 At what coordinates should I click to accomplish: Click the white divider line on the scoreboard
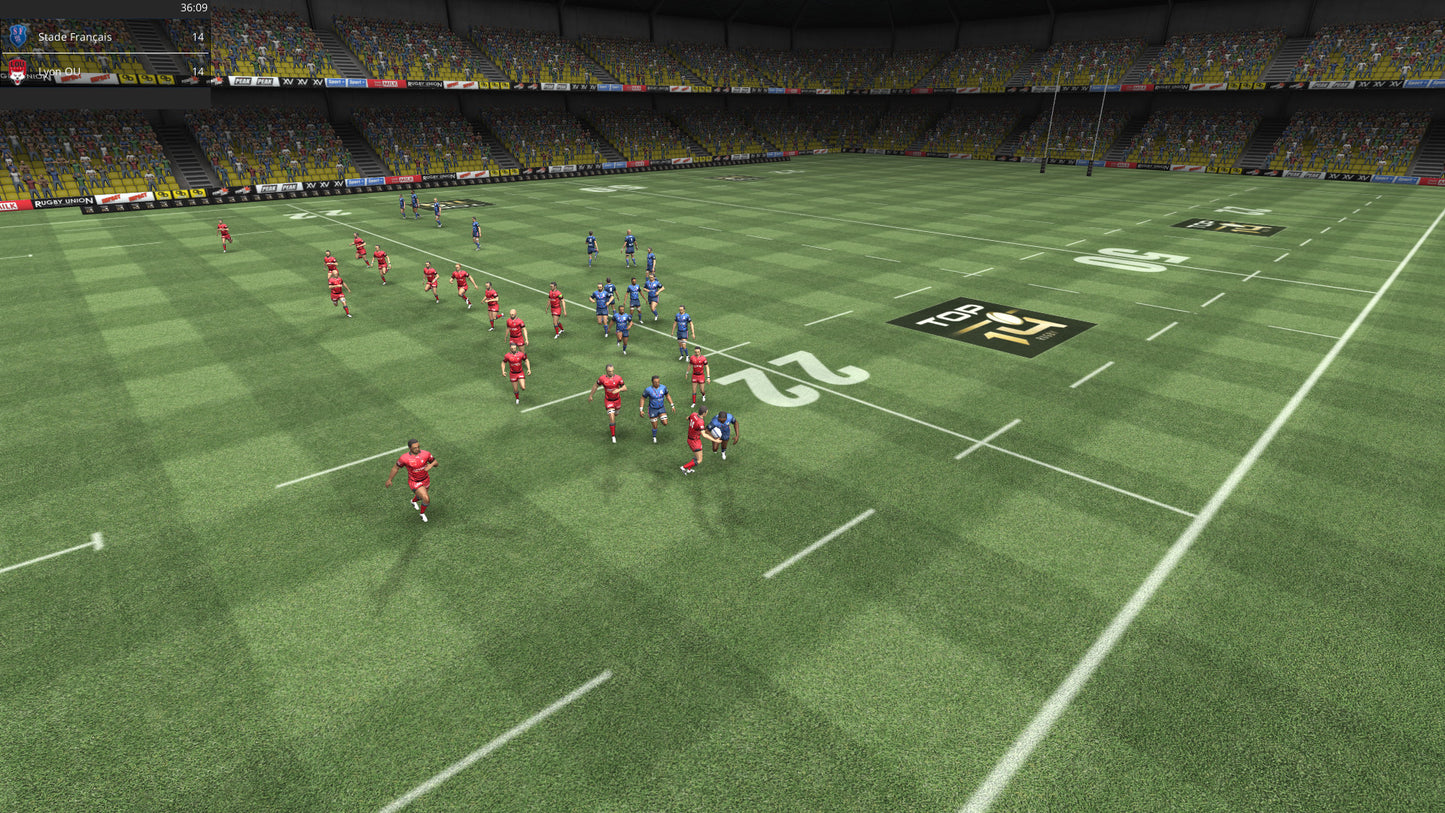(105, 52)
